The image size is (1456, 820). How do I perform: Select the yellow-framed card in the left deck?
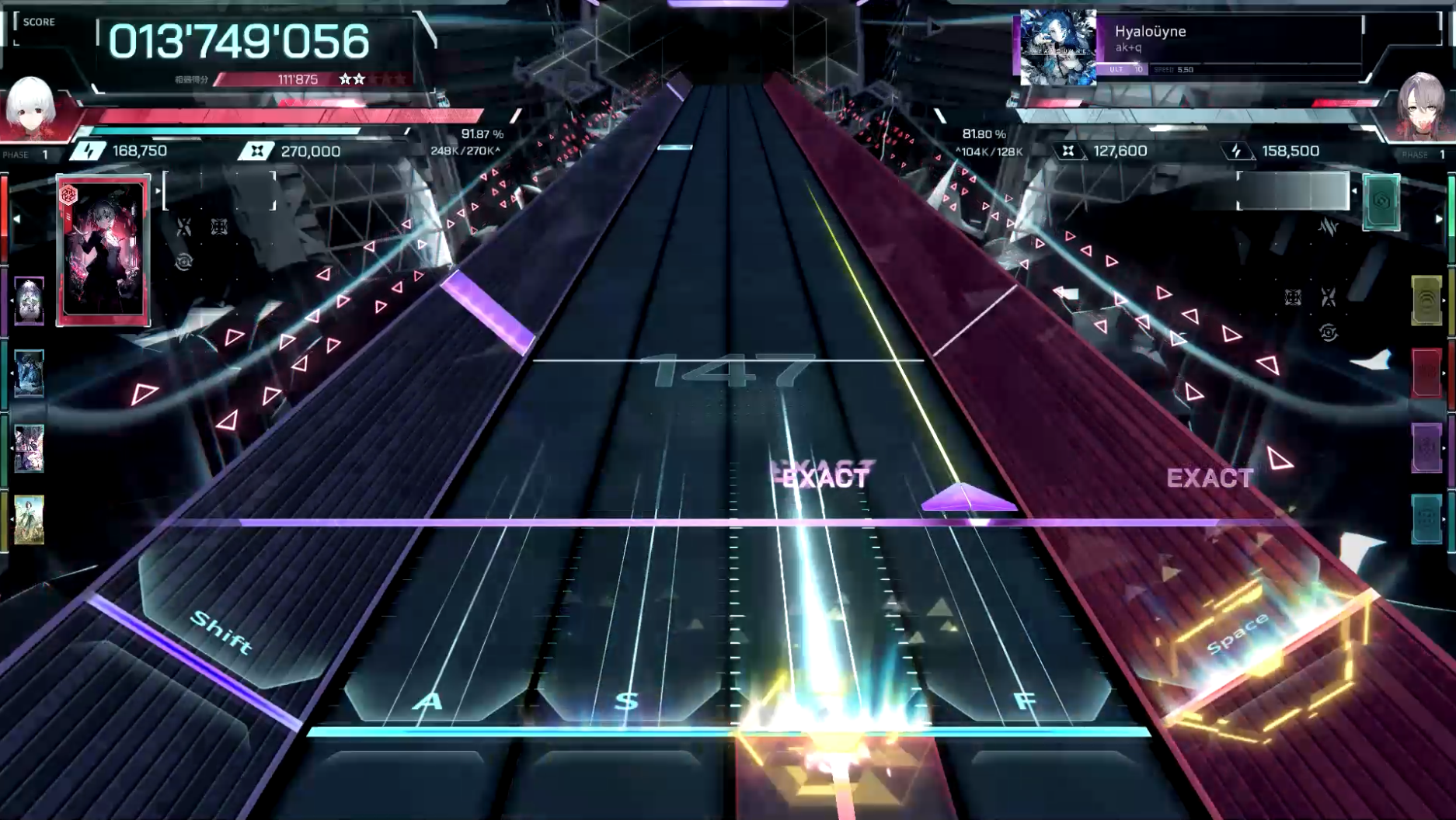[x=30, y=519]
